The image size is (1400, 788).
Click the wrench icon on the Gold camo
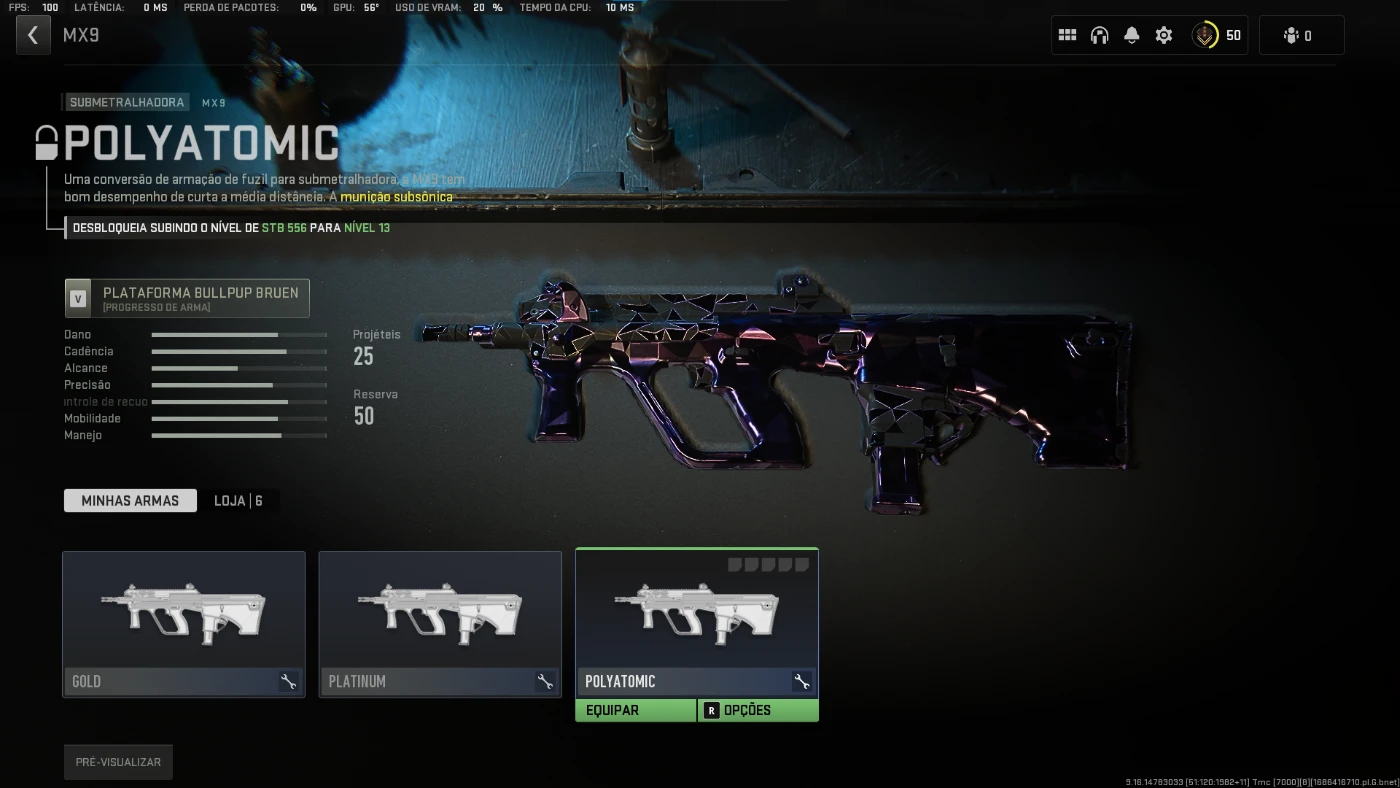[289, 681]
